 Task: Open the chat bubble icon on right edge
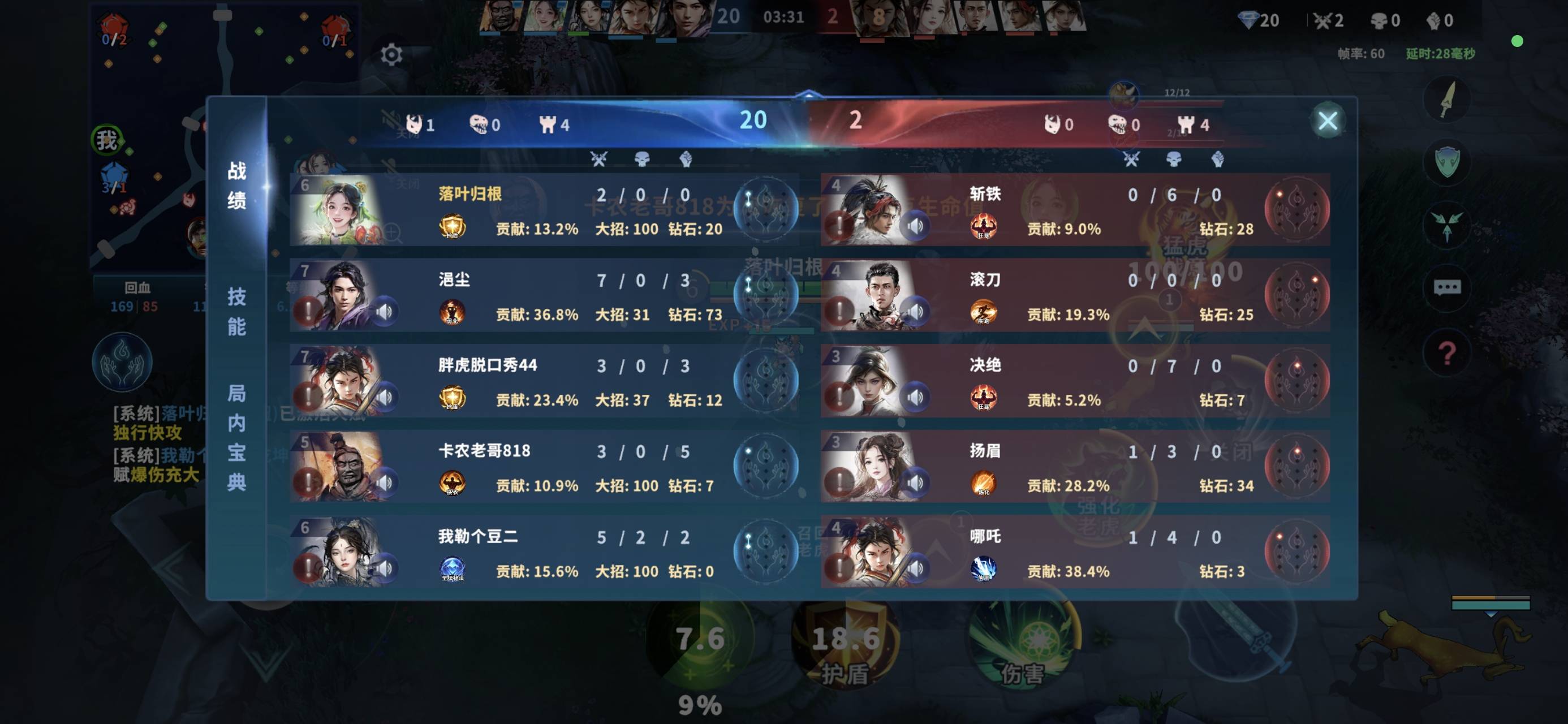(1448, 287)
